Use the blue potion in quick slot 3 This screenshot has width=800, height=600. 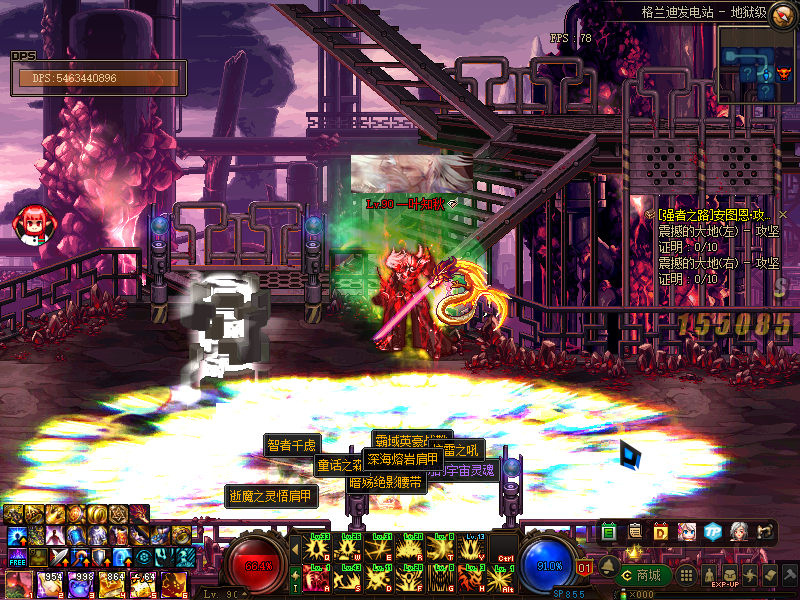(78, 583)
